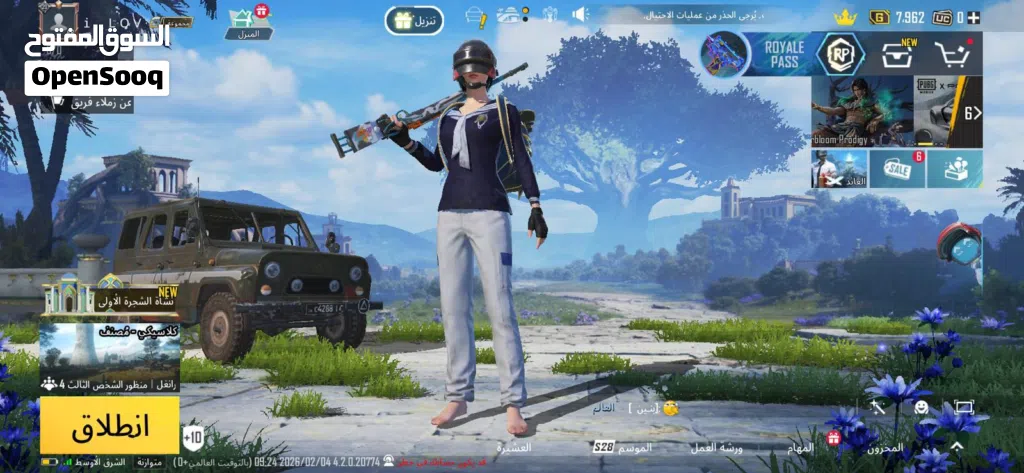The width and height of the screenshot is (1024, 473).
Task: Tap the yellow انطلاق start button
Action: pos(110,424)
